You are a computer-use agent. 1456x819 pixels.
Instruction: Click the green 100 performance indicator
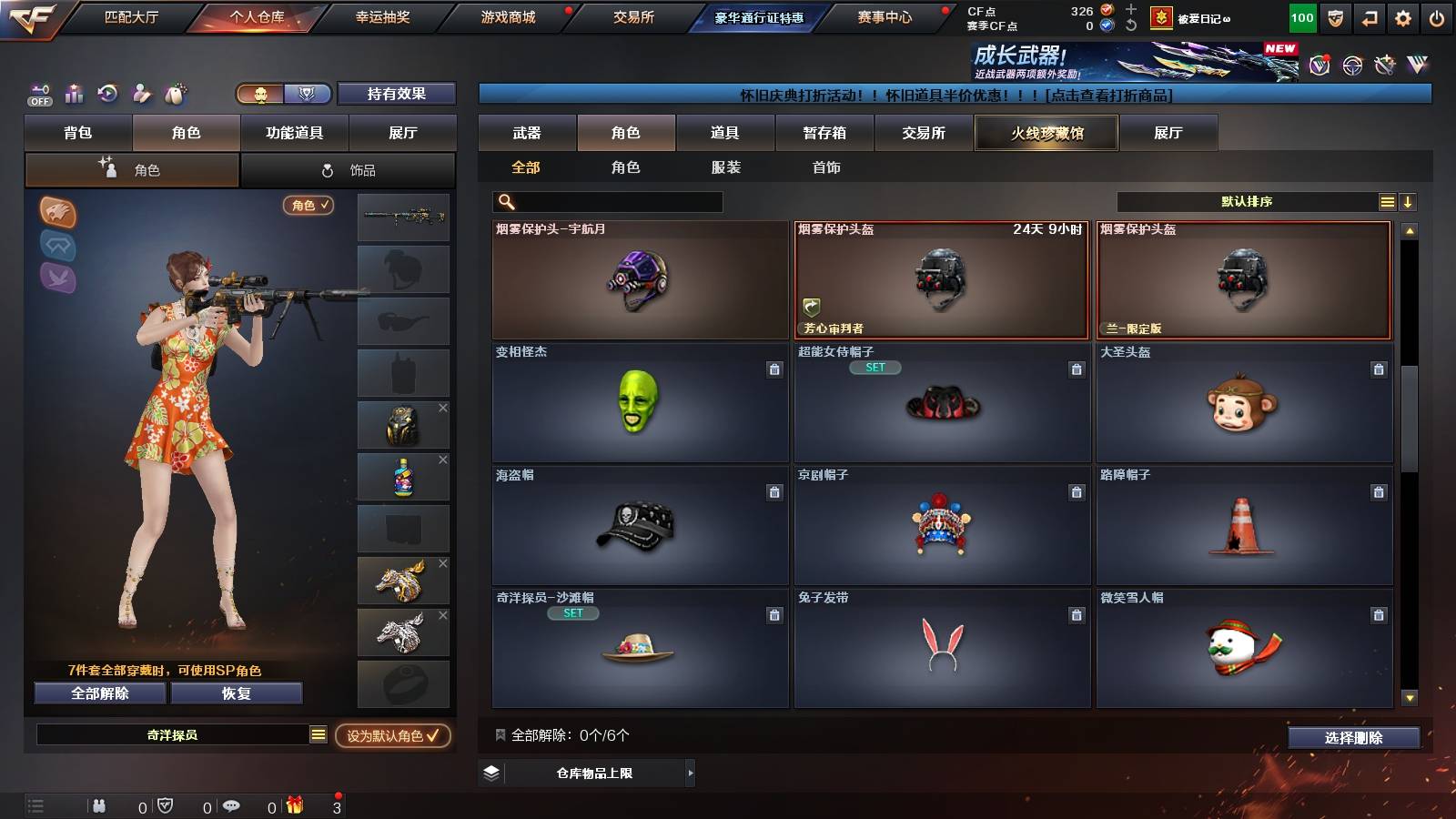click(1301, 16)
